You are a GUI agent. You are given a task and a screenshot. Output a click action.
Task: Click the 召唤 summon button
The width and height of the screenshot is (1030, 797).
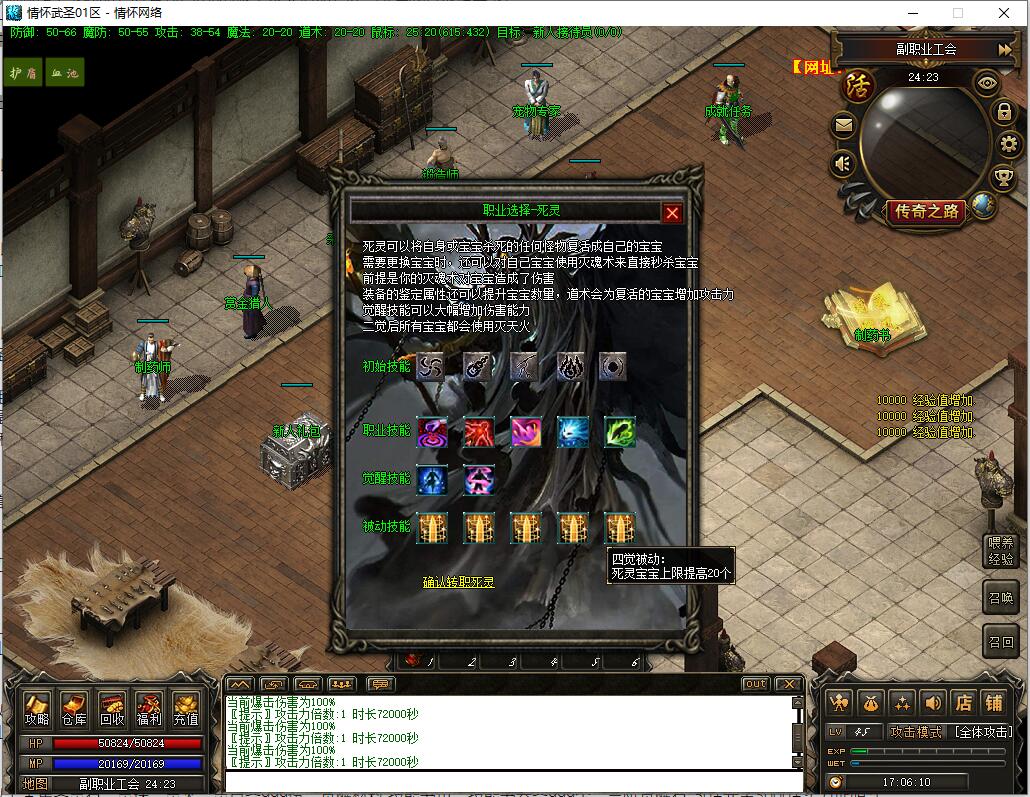pyautogui.click(x=1001, y=597)
